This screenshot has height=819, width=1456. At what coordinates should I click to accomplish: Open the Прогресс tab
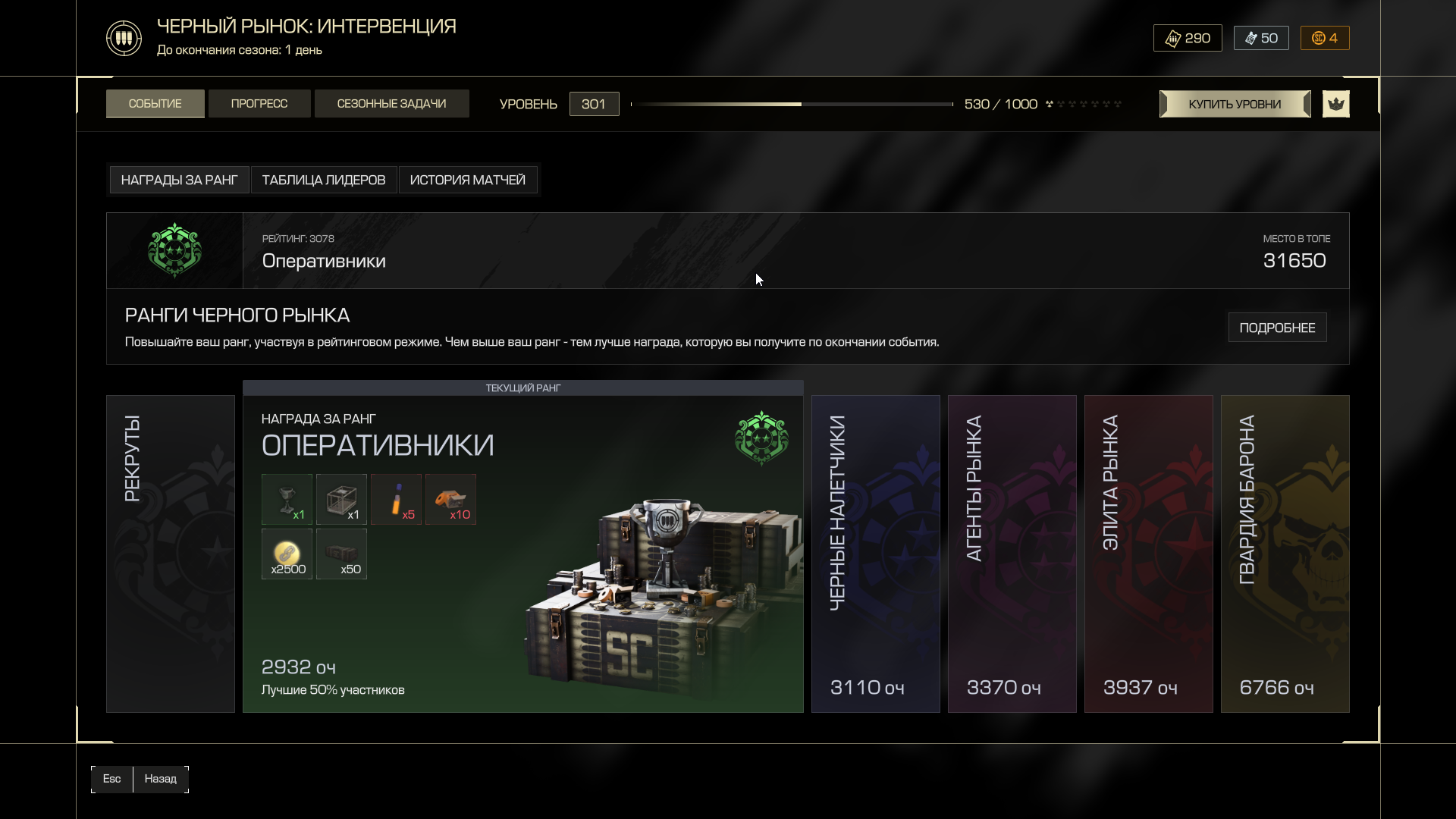(x=259, y=104)
